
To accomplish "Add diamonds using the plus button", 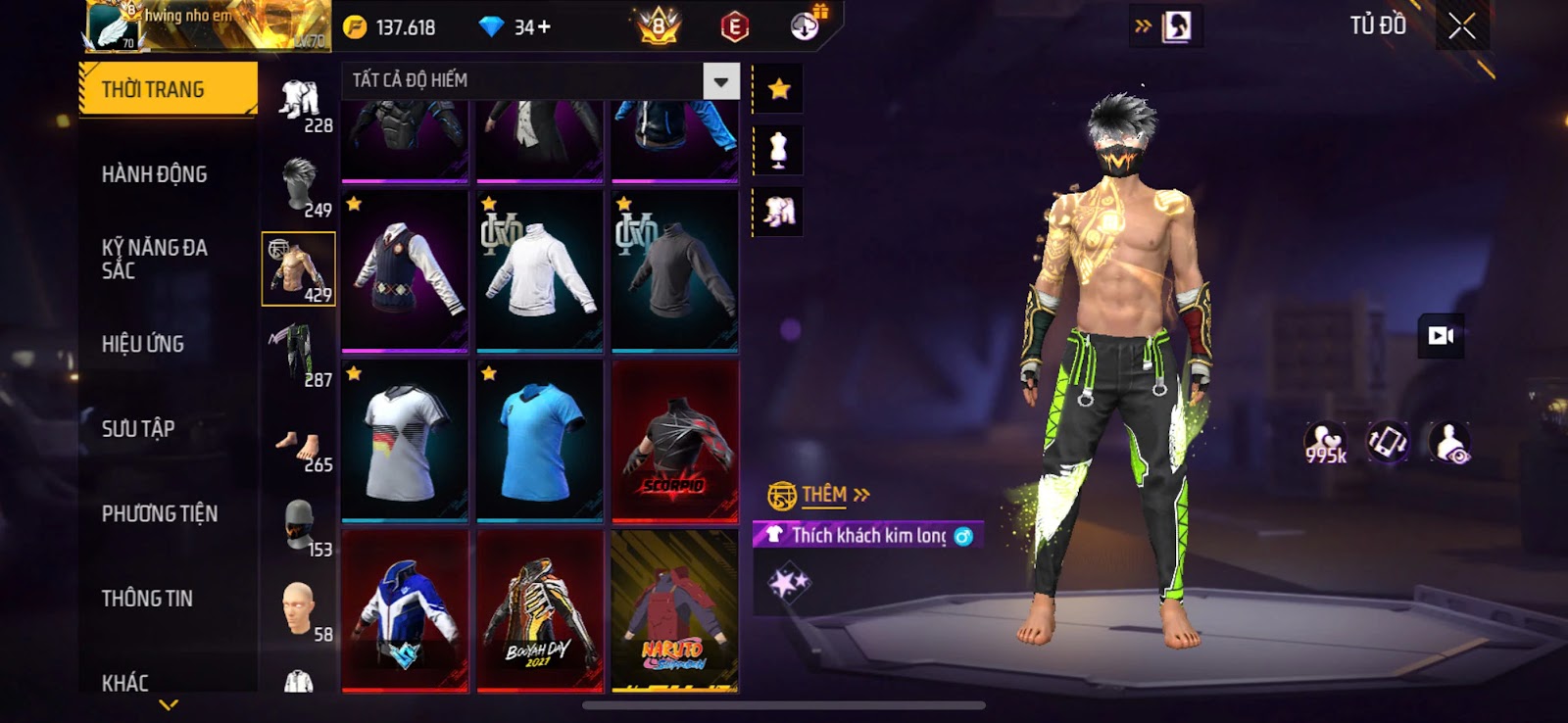I will coord(544,27).
